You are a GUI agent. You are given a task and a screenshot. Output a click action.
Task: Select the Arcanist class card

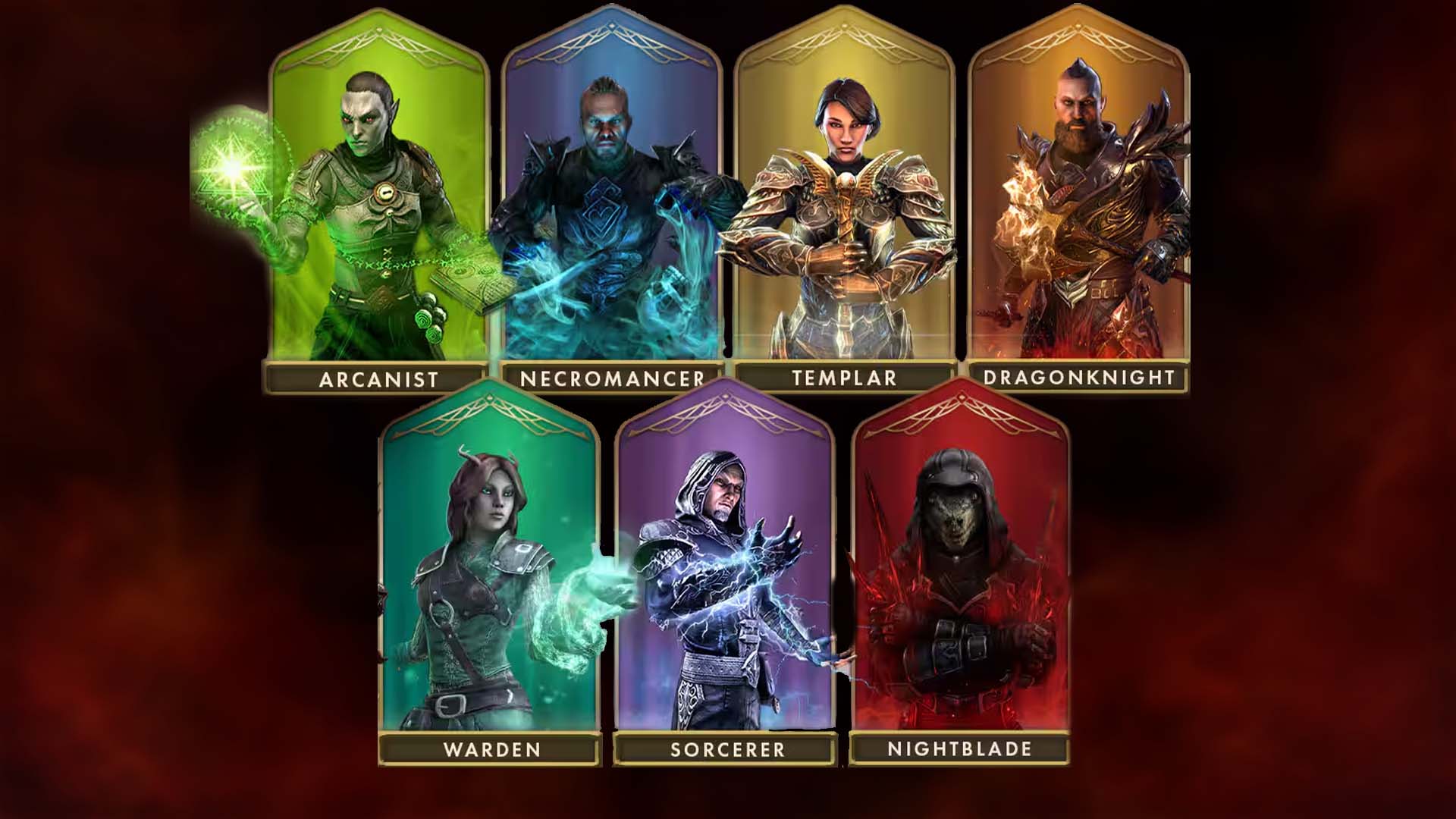[x=378, y=205]
